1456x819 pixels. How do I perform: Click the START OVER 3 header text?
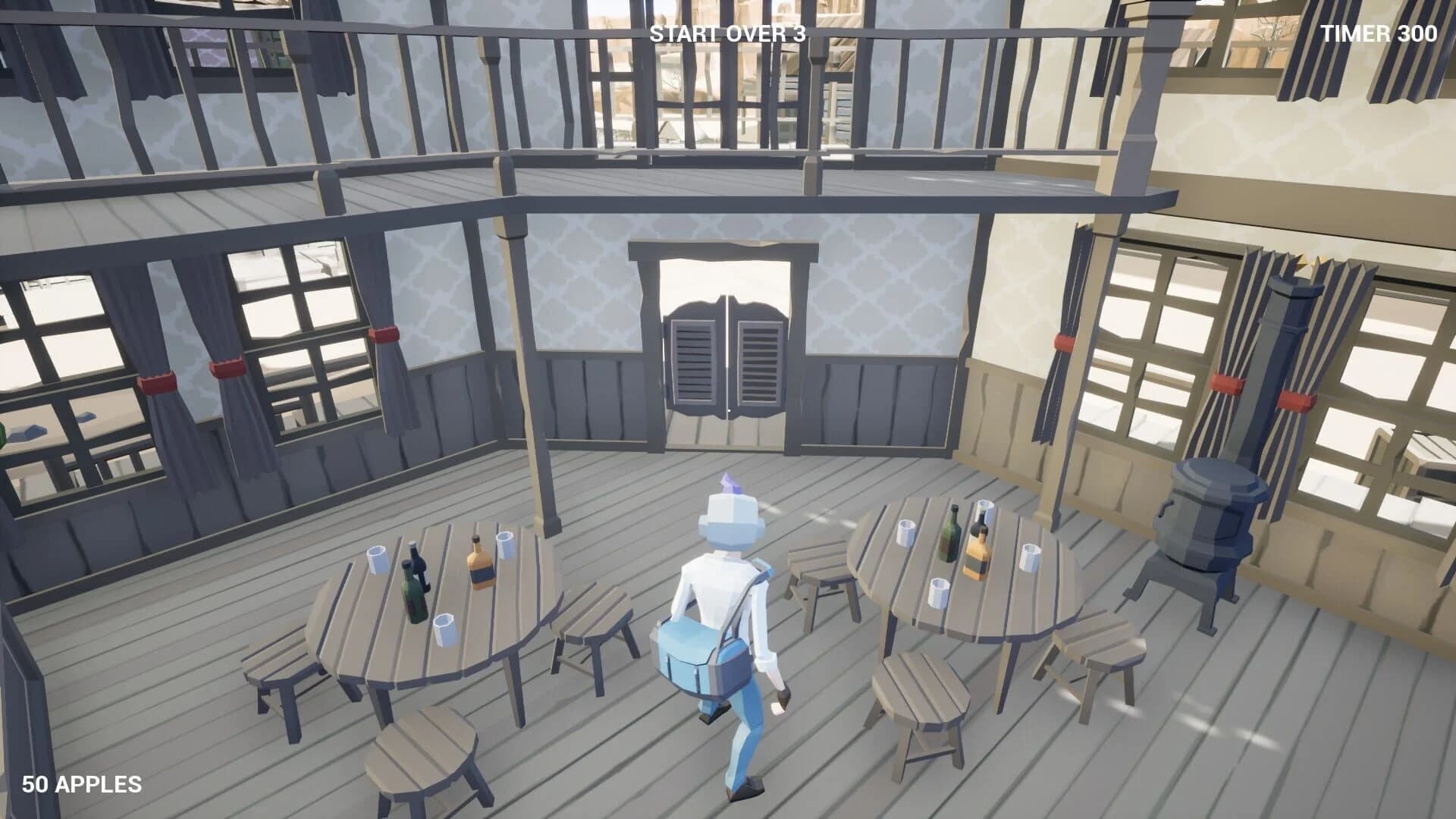click(x=726, y=33)
